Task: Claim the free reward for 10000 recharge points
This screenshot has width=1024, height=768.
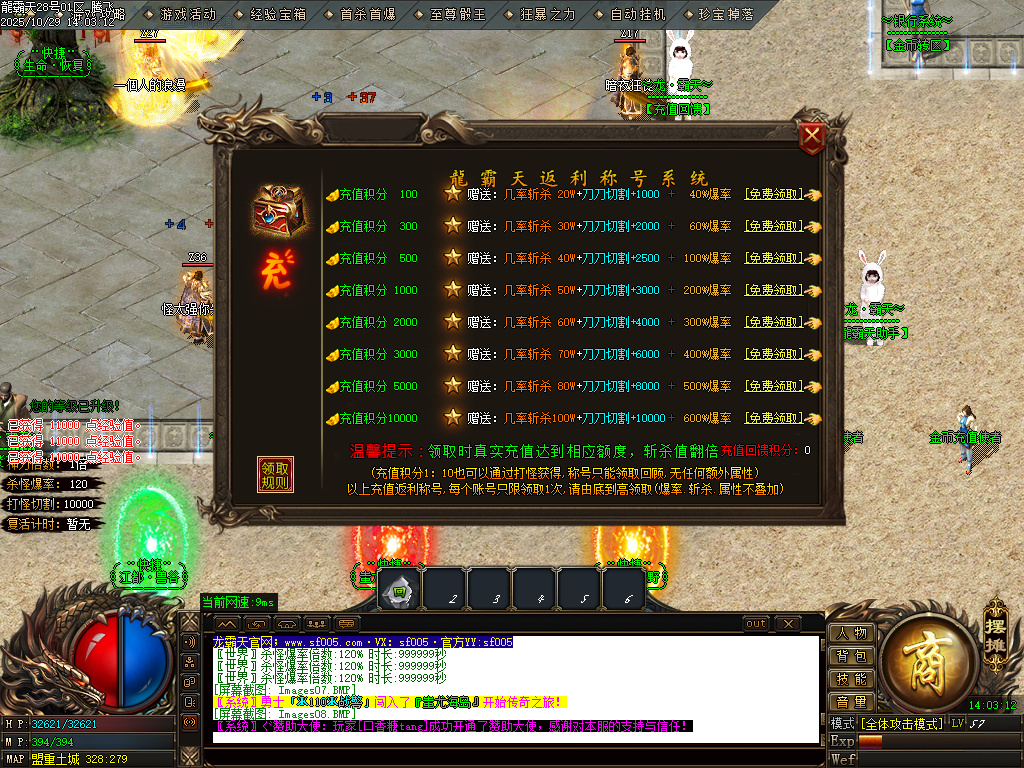Action: pyautogui.click(x=773, y=418)
